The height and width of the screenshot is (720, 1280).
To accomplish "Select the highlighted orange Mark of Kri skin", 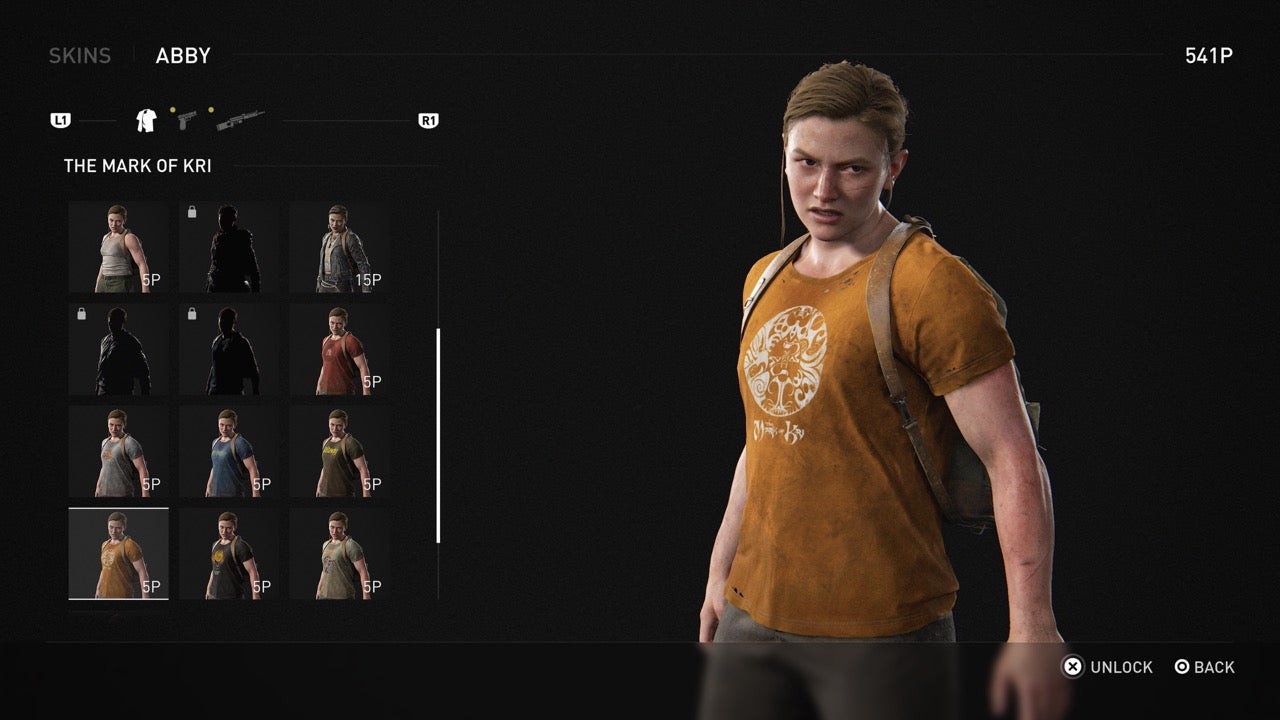I will (118, 553).
